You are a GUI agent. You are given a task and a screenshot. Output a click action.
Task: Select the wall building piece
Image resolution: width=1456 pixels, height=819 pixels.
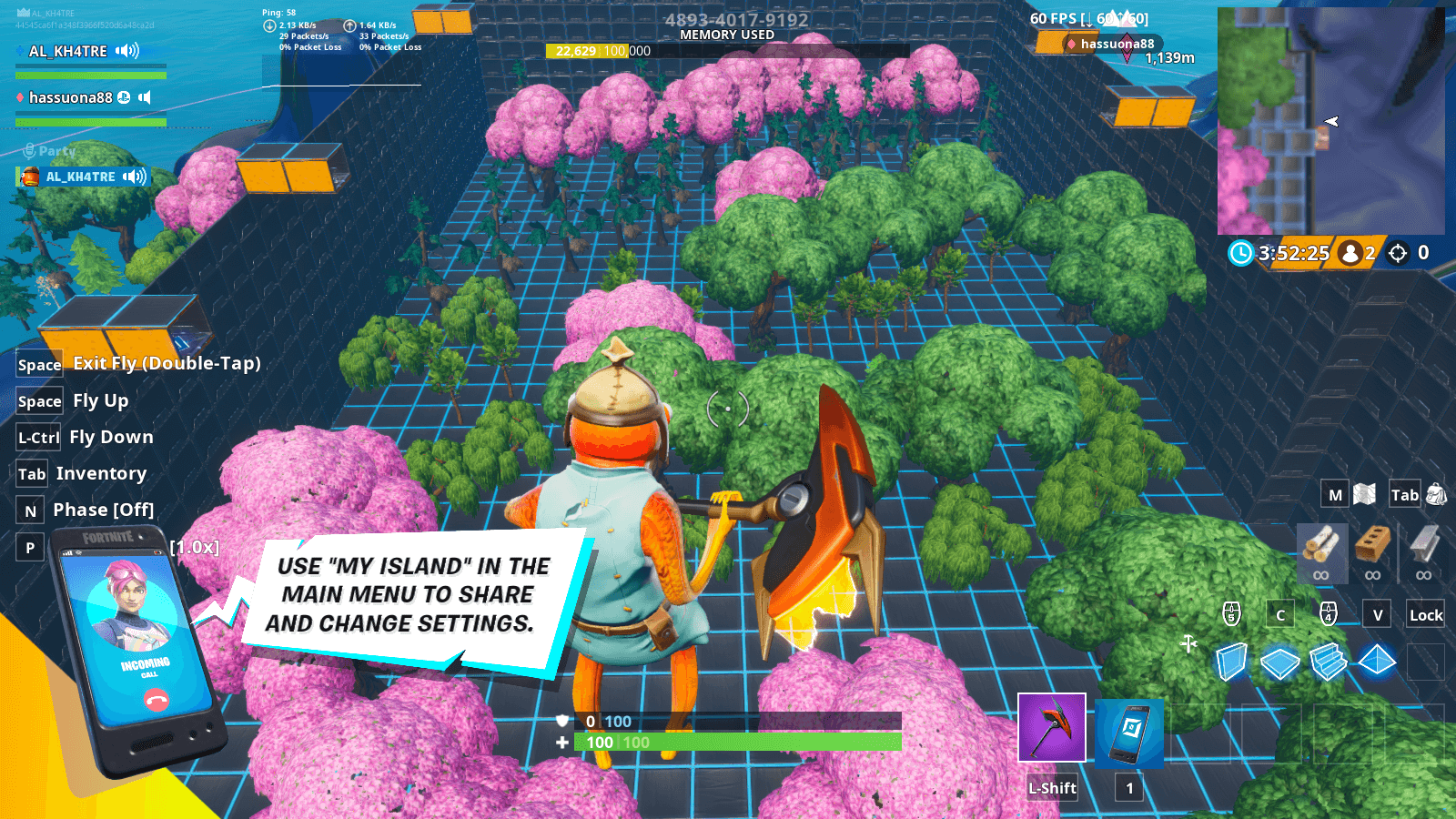click(x=1231, y=662)
